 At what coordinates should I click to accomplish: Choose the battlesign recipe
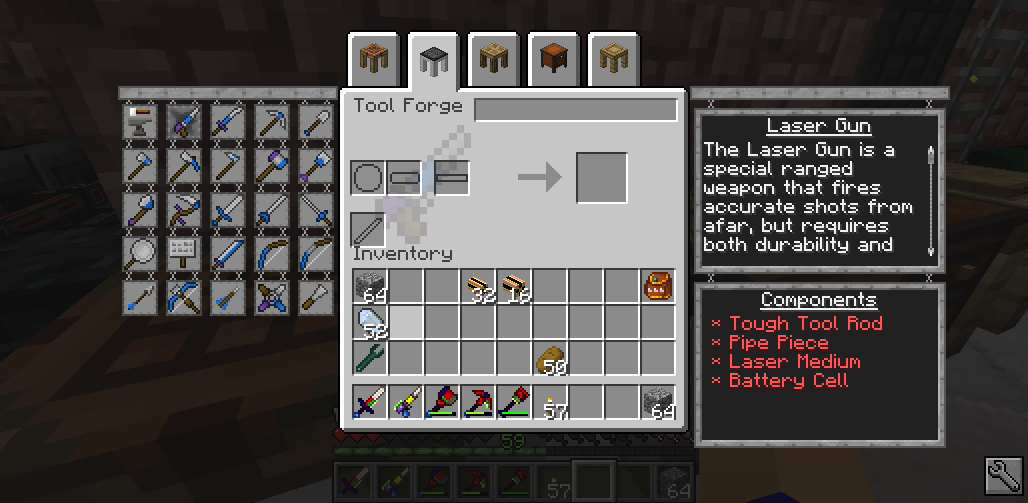coord(184,251)
